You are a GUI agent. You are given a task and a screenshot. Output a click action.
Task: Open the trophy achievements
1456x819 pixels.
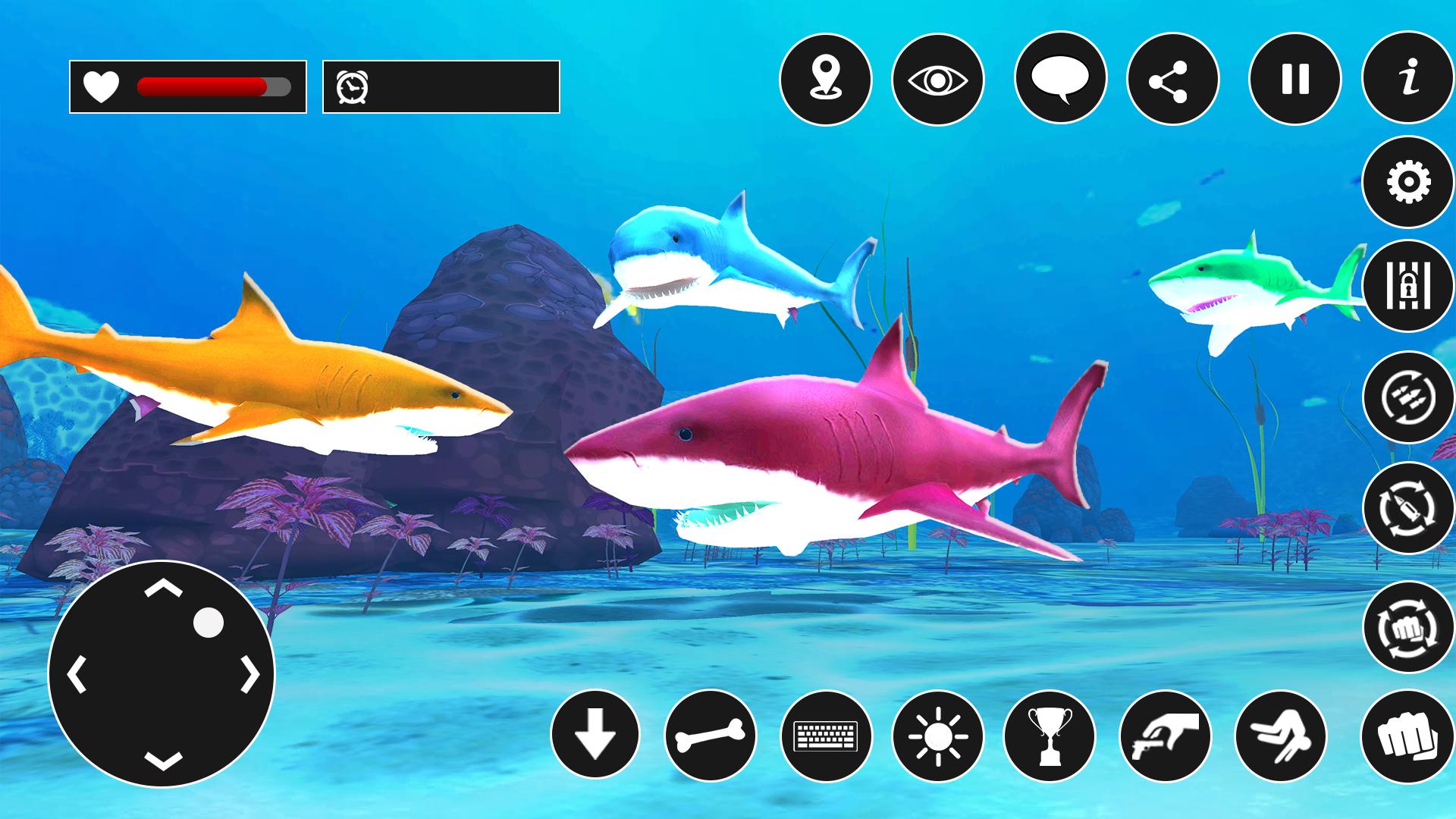[1050, 736]
